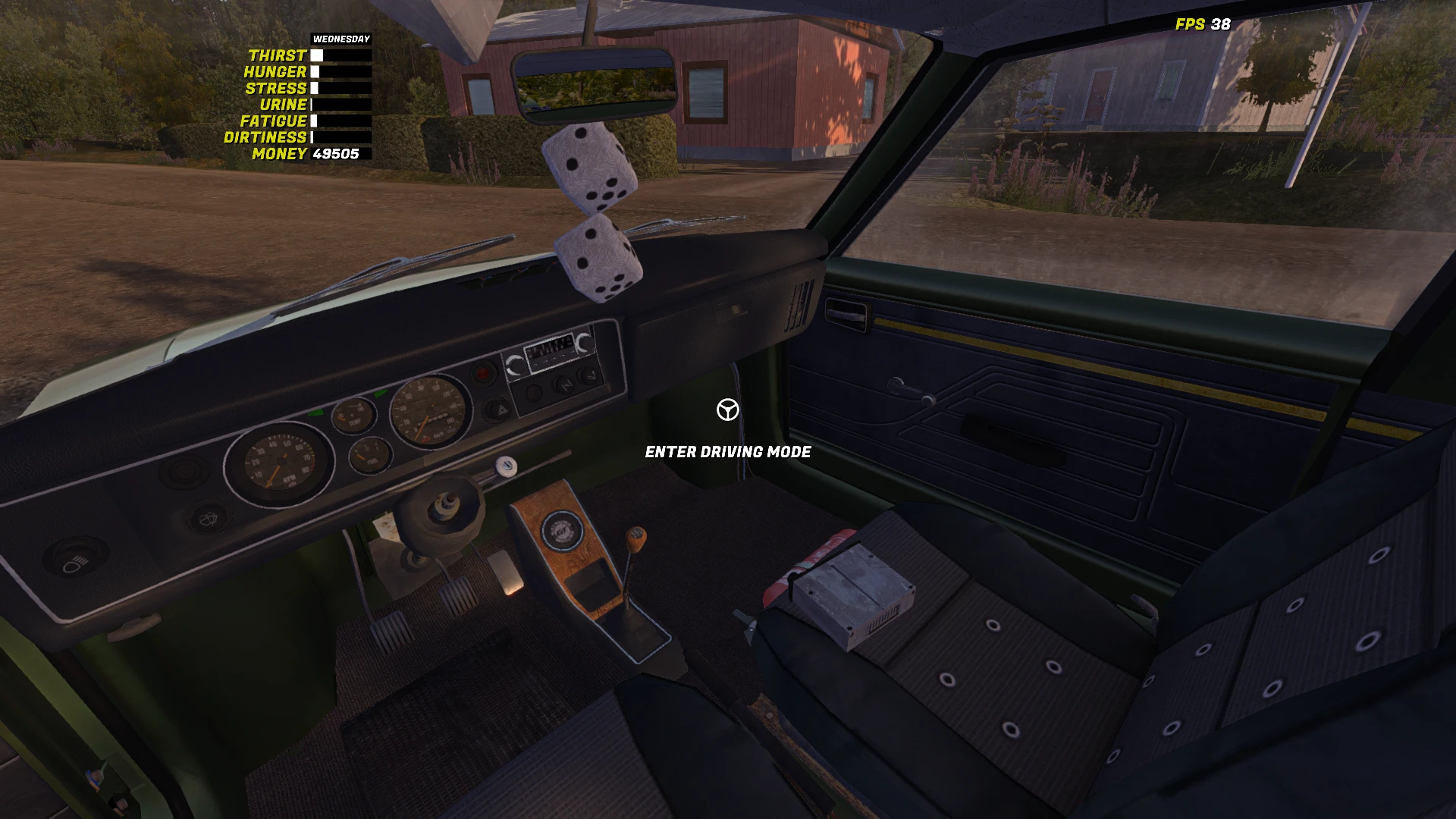This screenshot has width=1456, height=819.
Task: Turn the left volume knob on the radio
Action: pos(516,366)
